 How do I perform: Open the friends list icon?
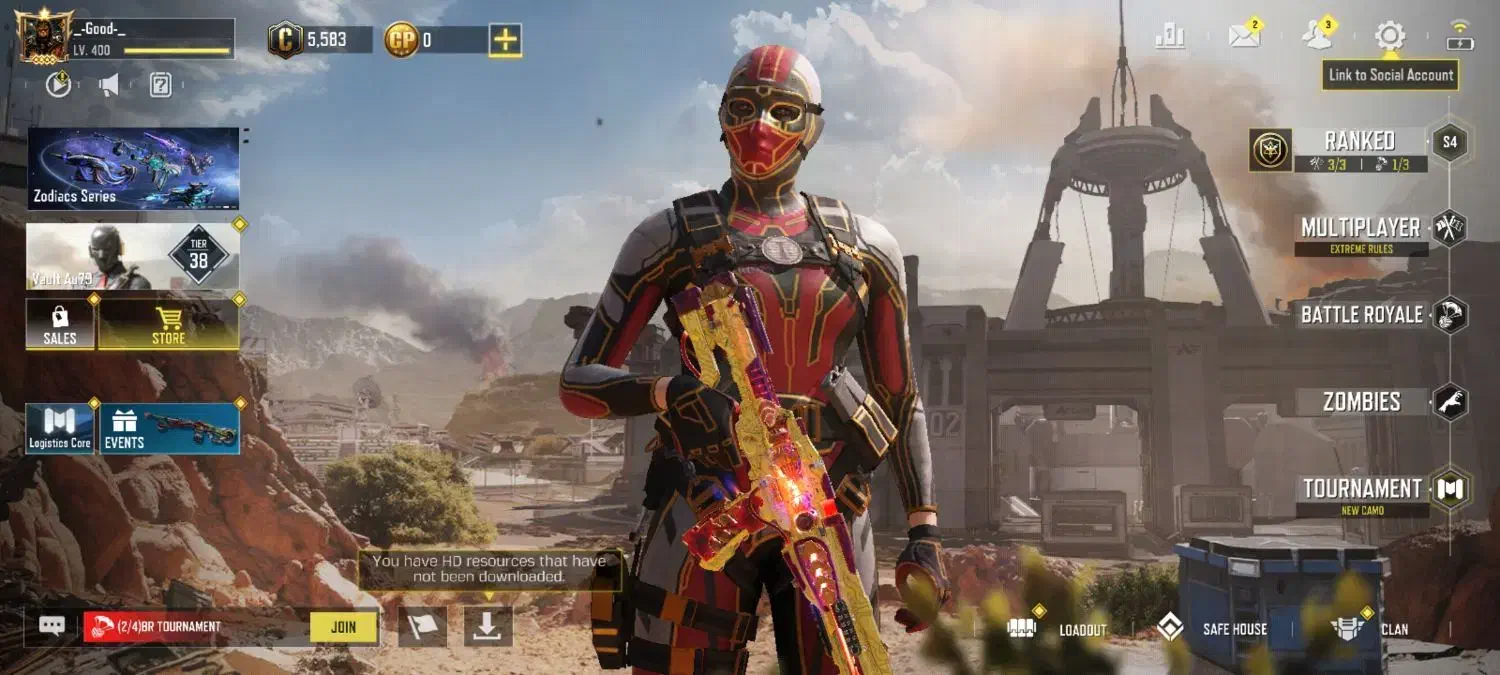click(x=1317, y=37)
